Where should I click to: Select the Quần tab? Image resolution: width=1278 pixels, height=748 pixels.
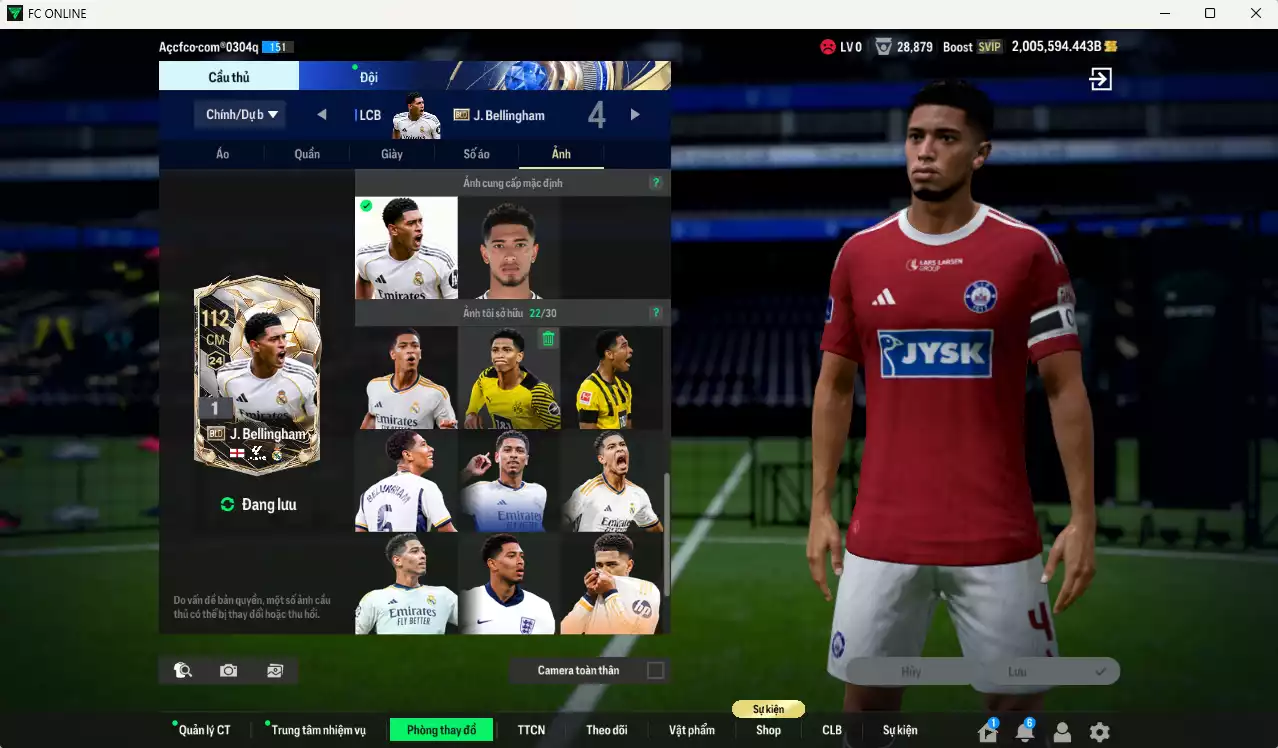tap(307, 154)
